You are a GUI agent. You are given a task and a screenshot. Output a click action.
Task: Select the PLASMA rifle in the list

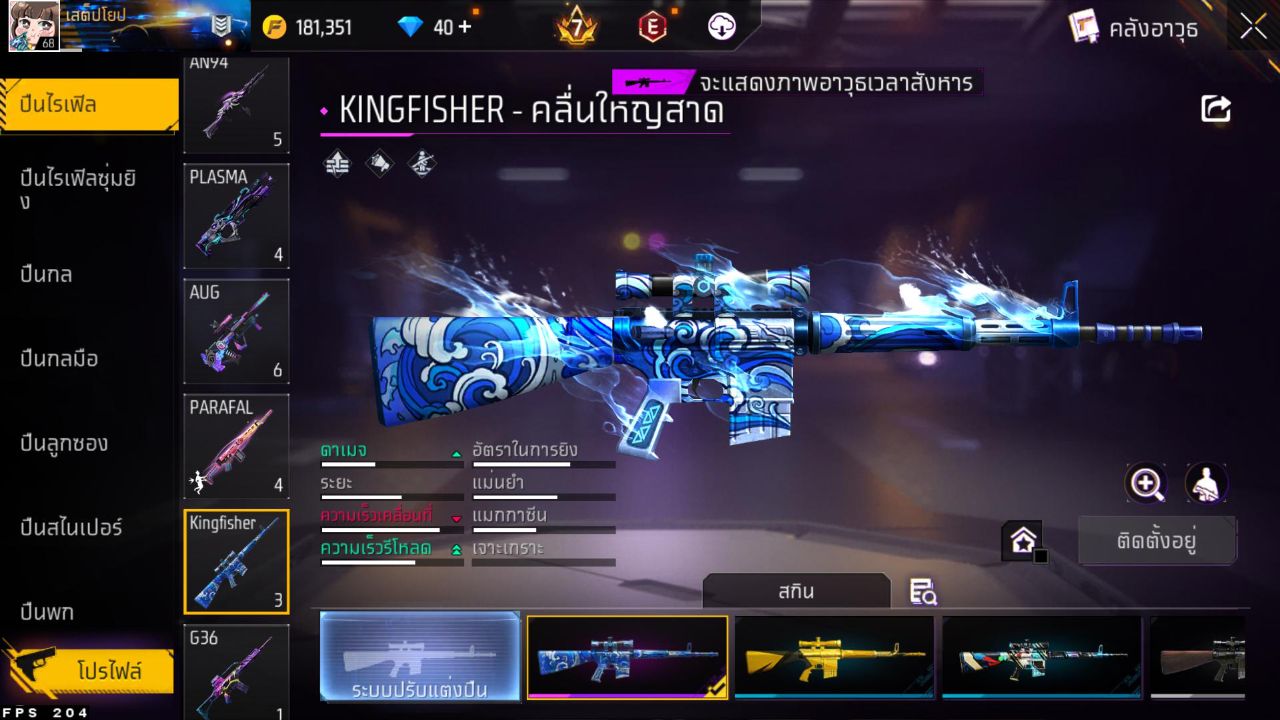click(236, 217)
